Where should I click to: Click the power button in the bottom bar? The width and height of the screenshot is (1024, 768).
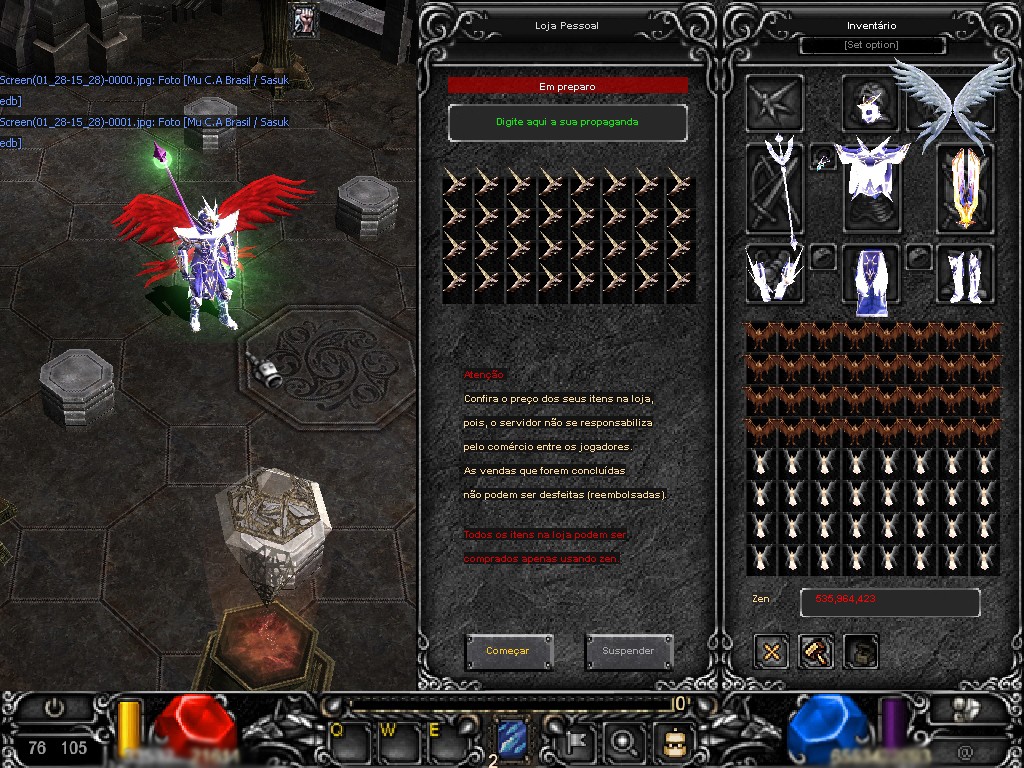pyautogui.click(x=55, y=708)
